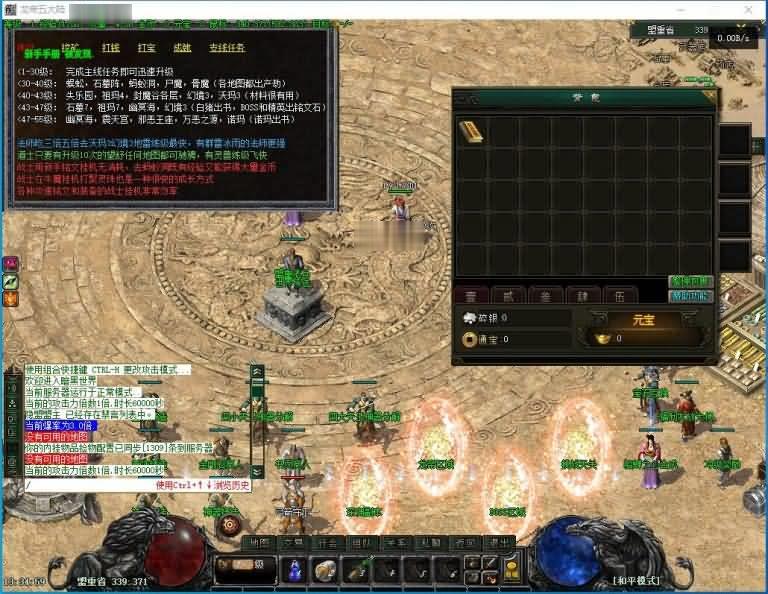Click the lower blue bag function button
The image size is (768, 594).
pyautogui.click(x=691, y=296)
